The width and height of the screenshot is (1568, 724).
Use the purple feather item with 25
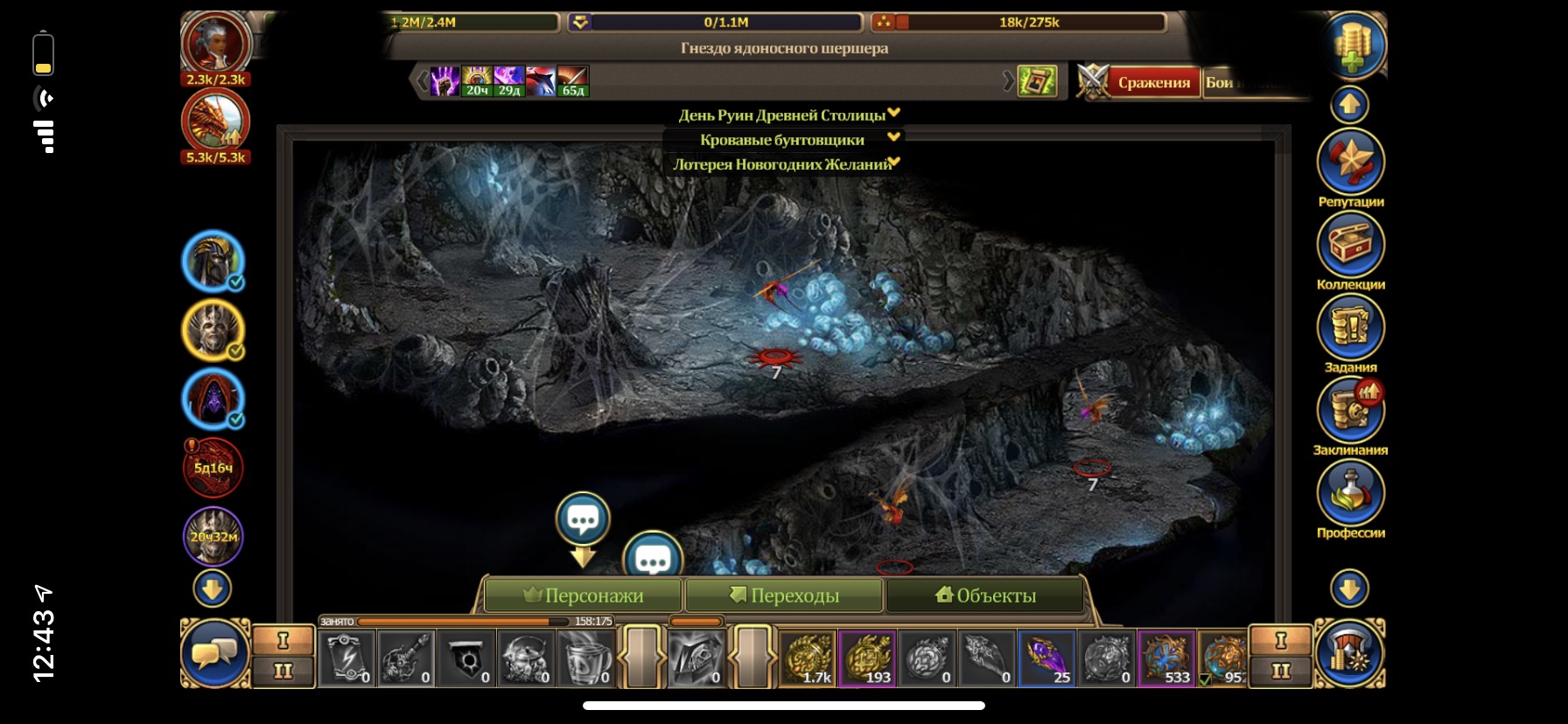coord(1046,658)
